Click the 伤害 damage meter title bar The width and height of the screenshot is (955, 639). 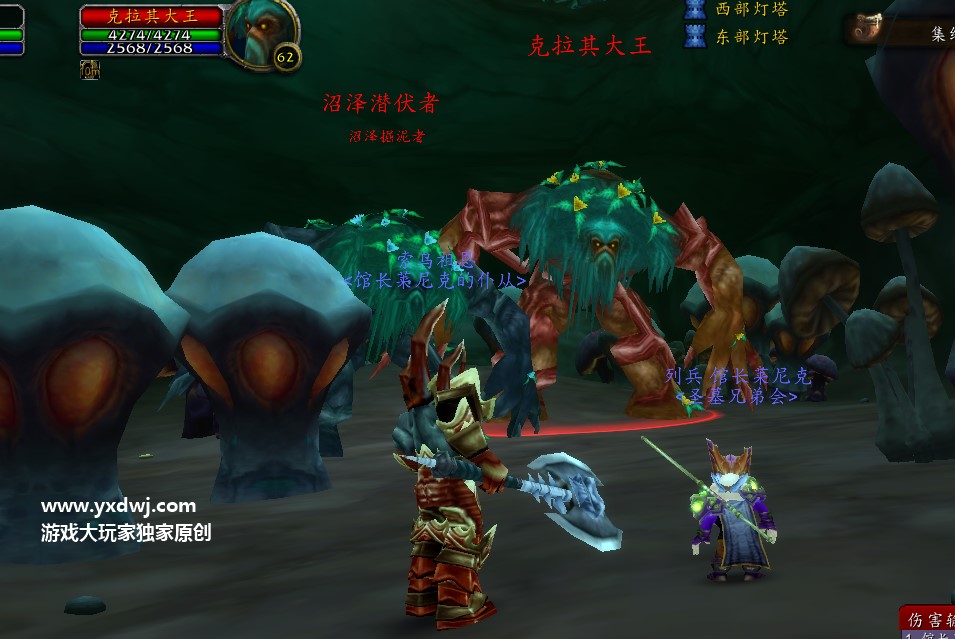click(927, 618)
